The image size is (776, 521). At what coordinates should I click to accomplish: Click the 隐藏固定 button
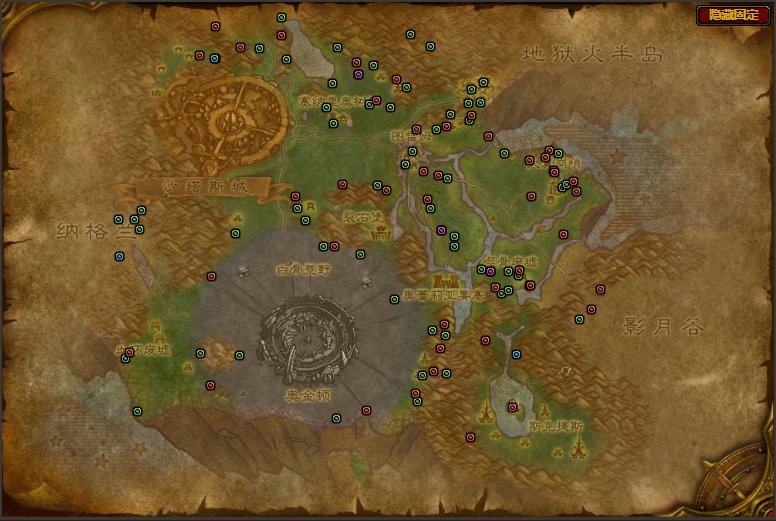coord(733,15)
